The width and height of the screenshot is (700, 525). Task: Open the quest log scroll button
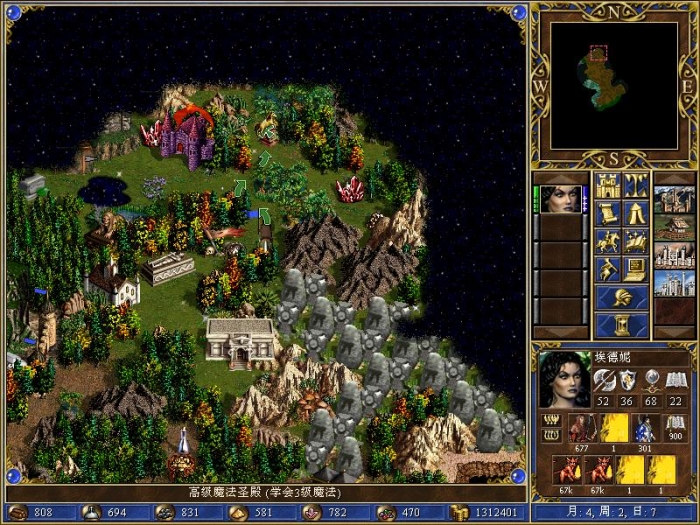tap(607, 213)
